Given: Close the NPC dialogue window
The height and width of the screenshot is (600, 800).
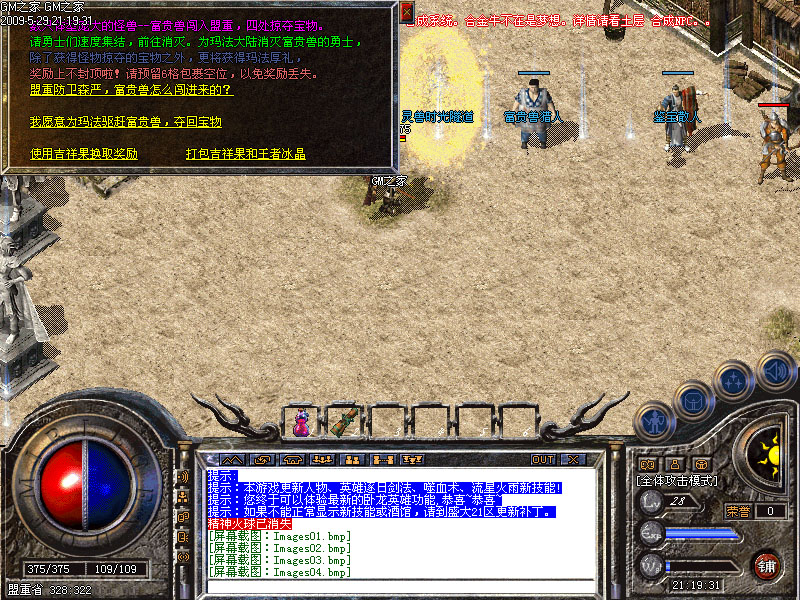Looking at the screenshot, I should click(x=407, y=12).
